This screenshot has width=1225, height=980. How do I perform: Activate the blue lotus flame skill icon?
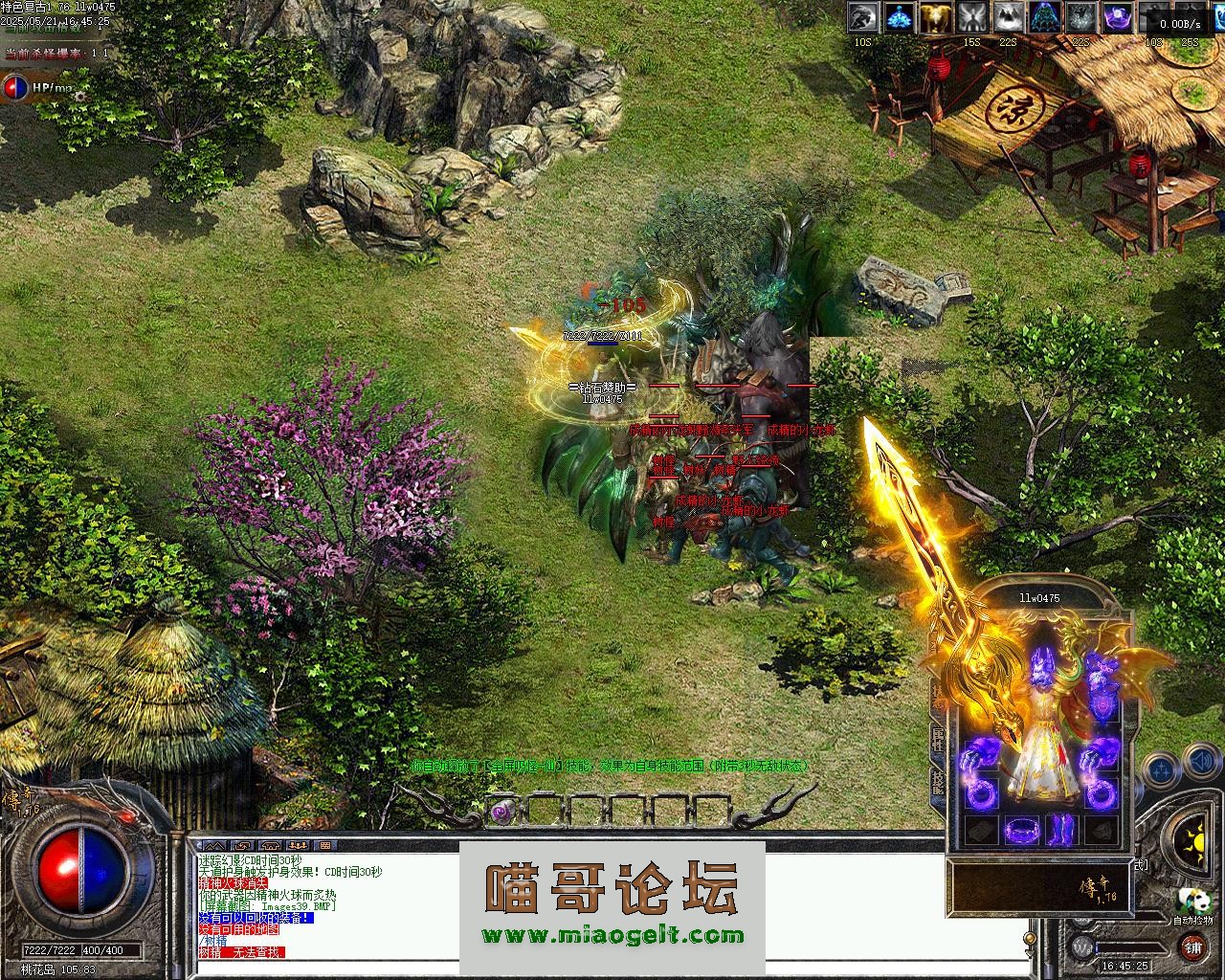pos(899,17)
